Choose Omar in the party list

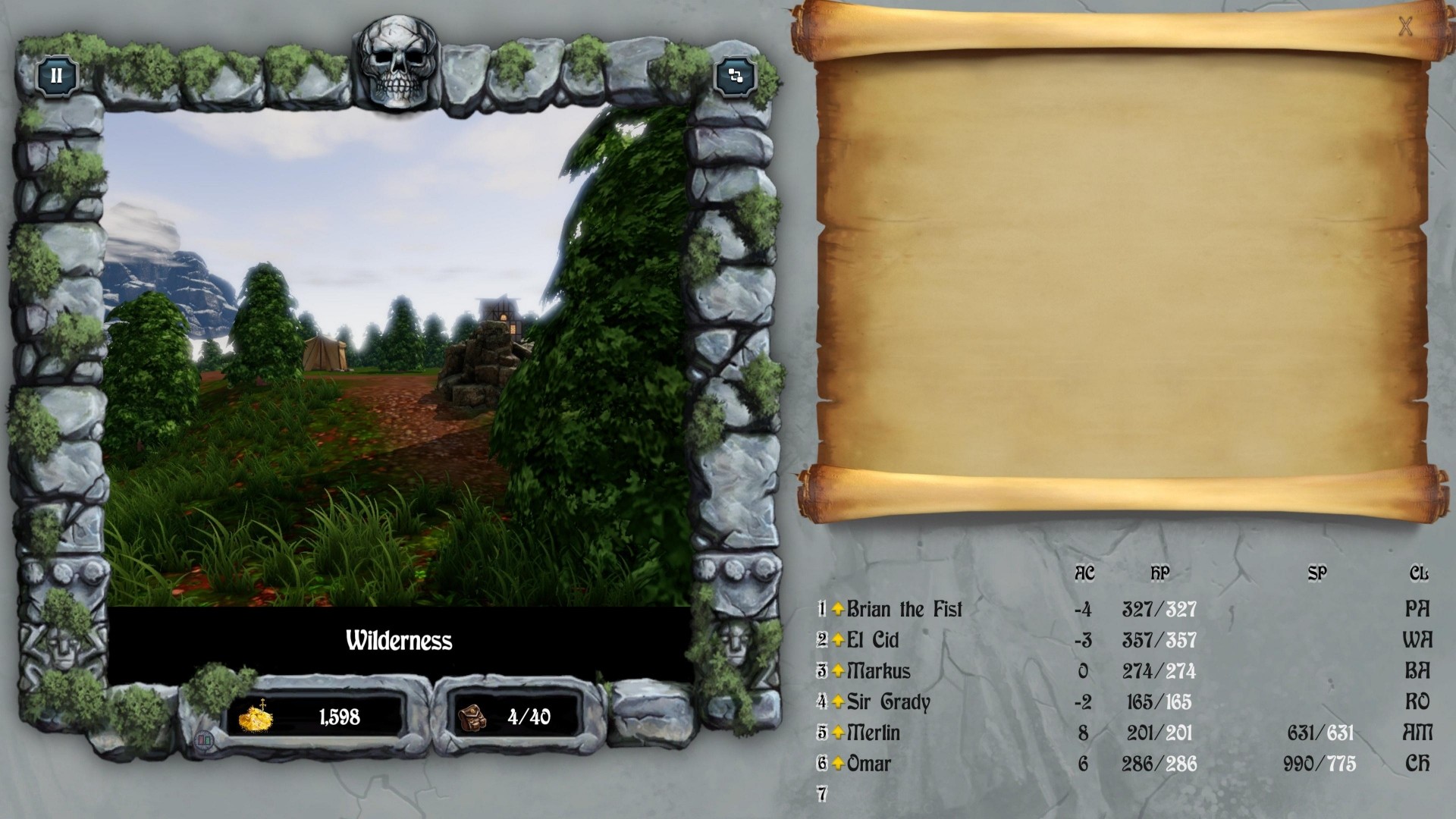point(868,764)
